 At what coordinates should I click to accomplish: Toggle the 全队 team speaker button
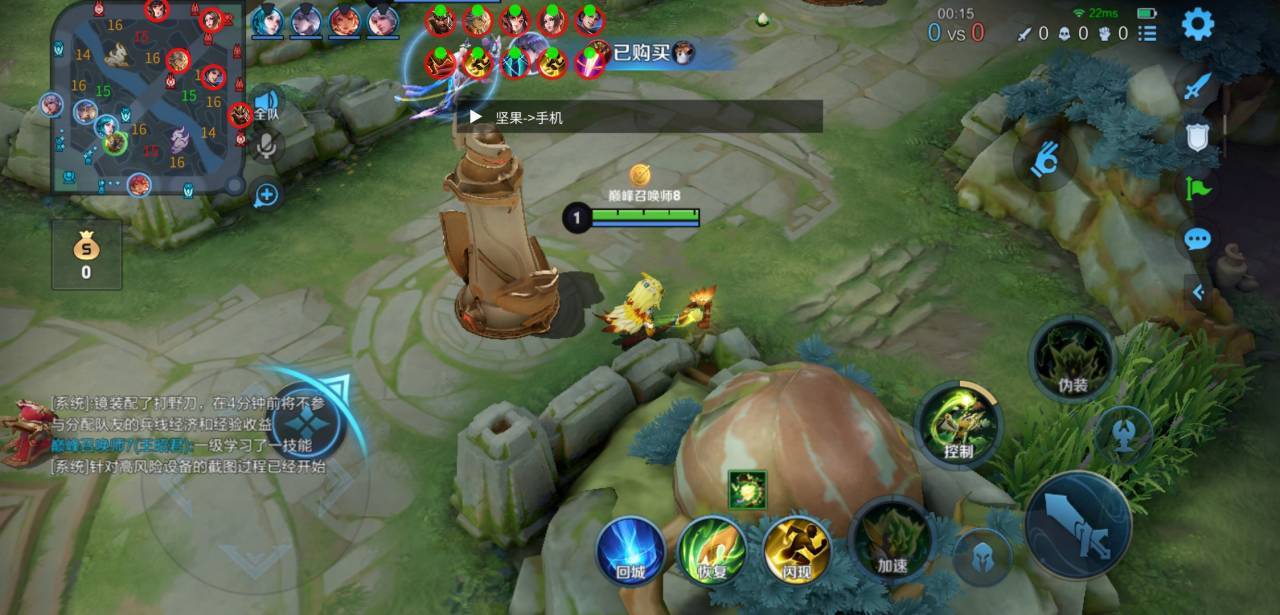[x=266, y=105]
